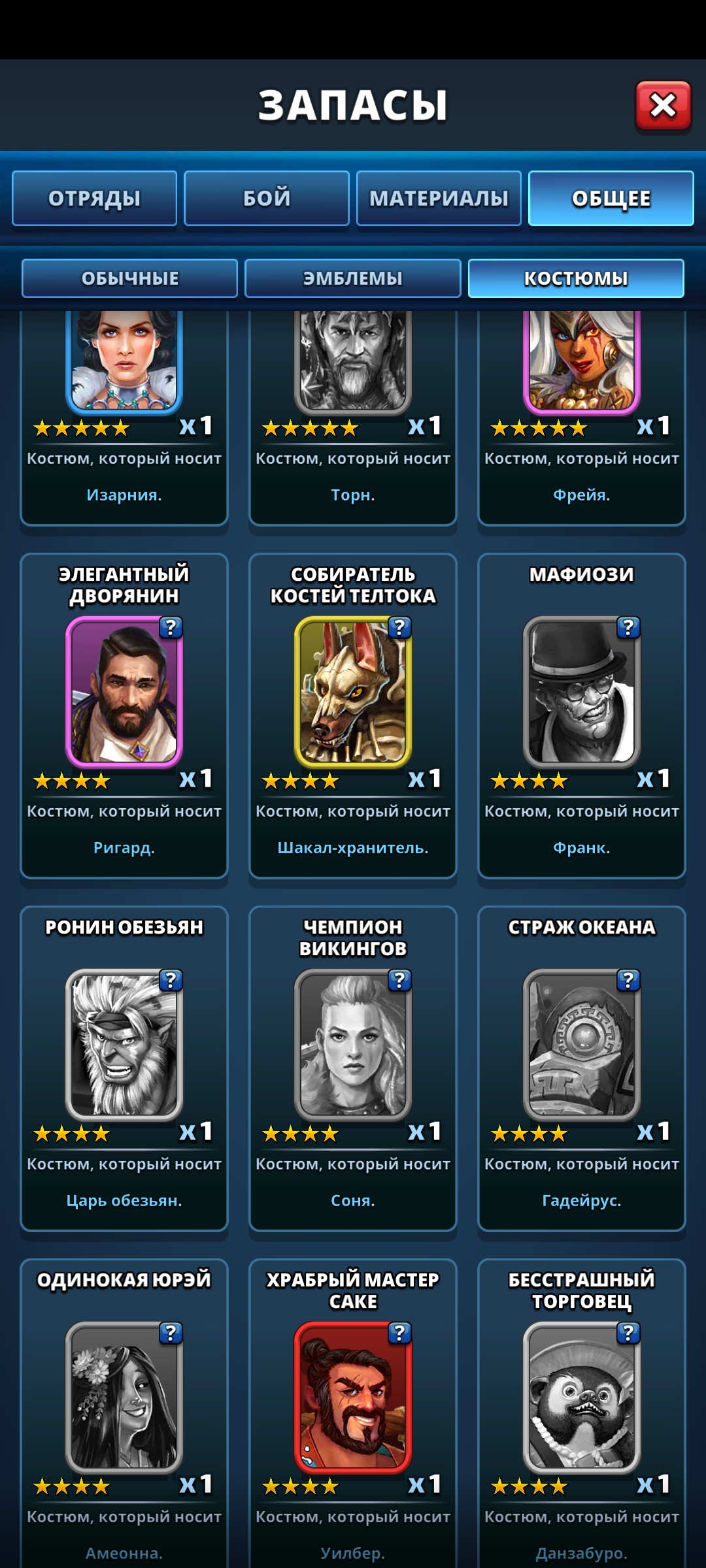Close the Запасы inventory window
The width and height of the screenshot is (706, 1568).
(663, 106)
